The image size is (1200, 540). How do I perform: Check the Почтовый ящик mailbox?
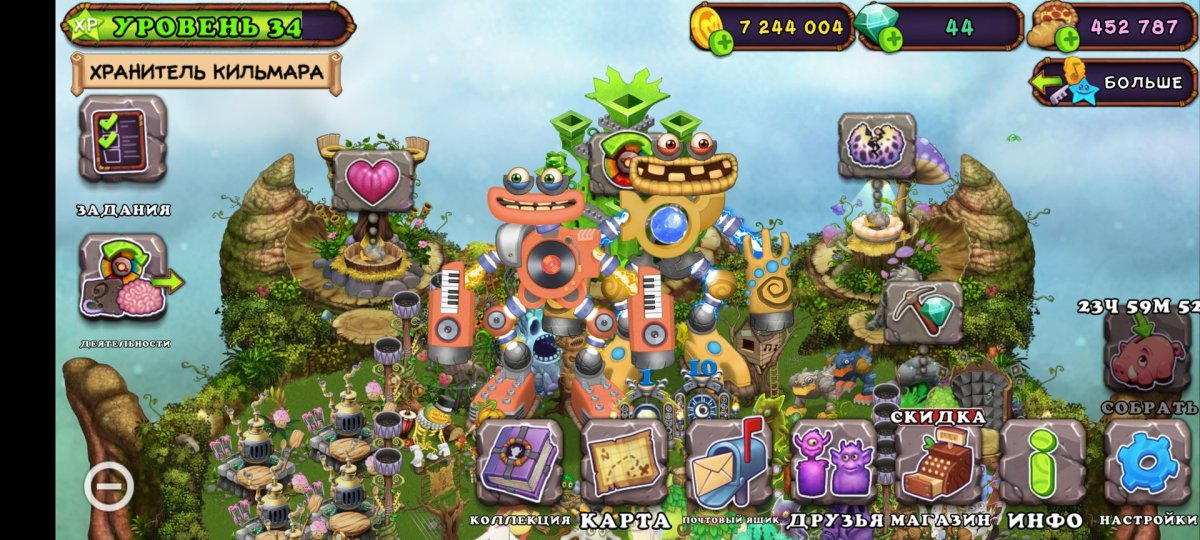pyautogui.click(x=728, y=461)
